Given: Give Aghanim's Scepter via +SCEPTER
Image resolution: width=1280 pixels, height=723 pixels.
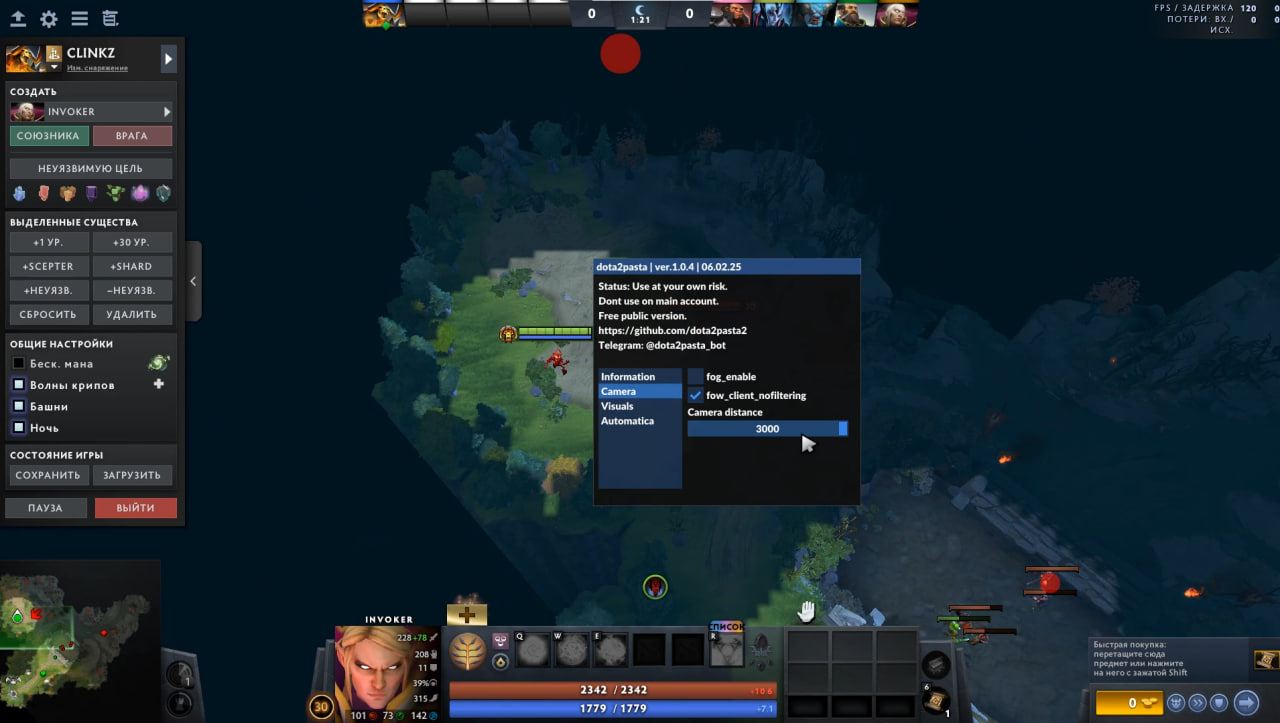Looking at the screenshot, I should pos(49,267).
